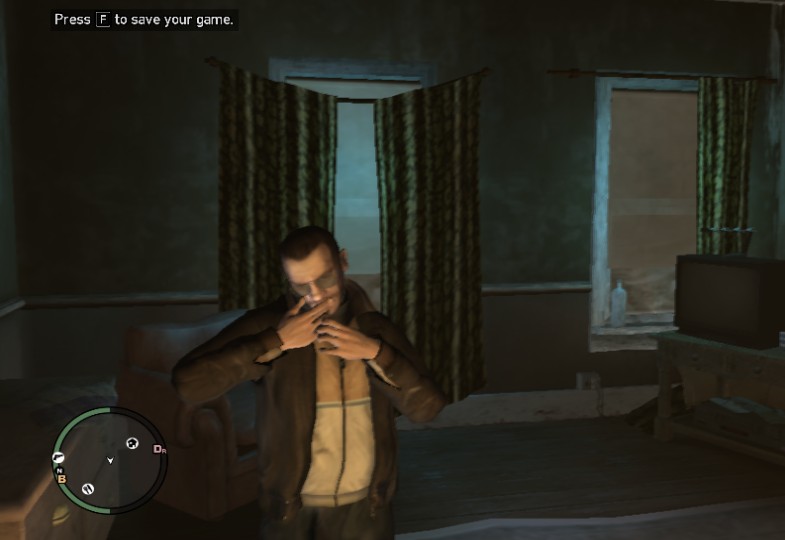785x540 pixels.
Task: Click the north N indicator on the radar
Action: pos(60,469)
